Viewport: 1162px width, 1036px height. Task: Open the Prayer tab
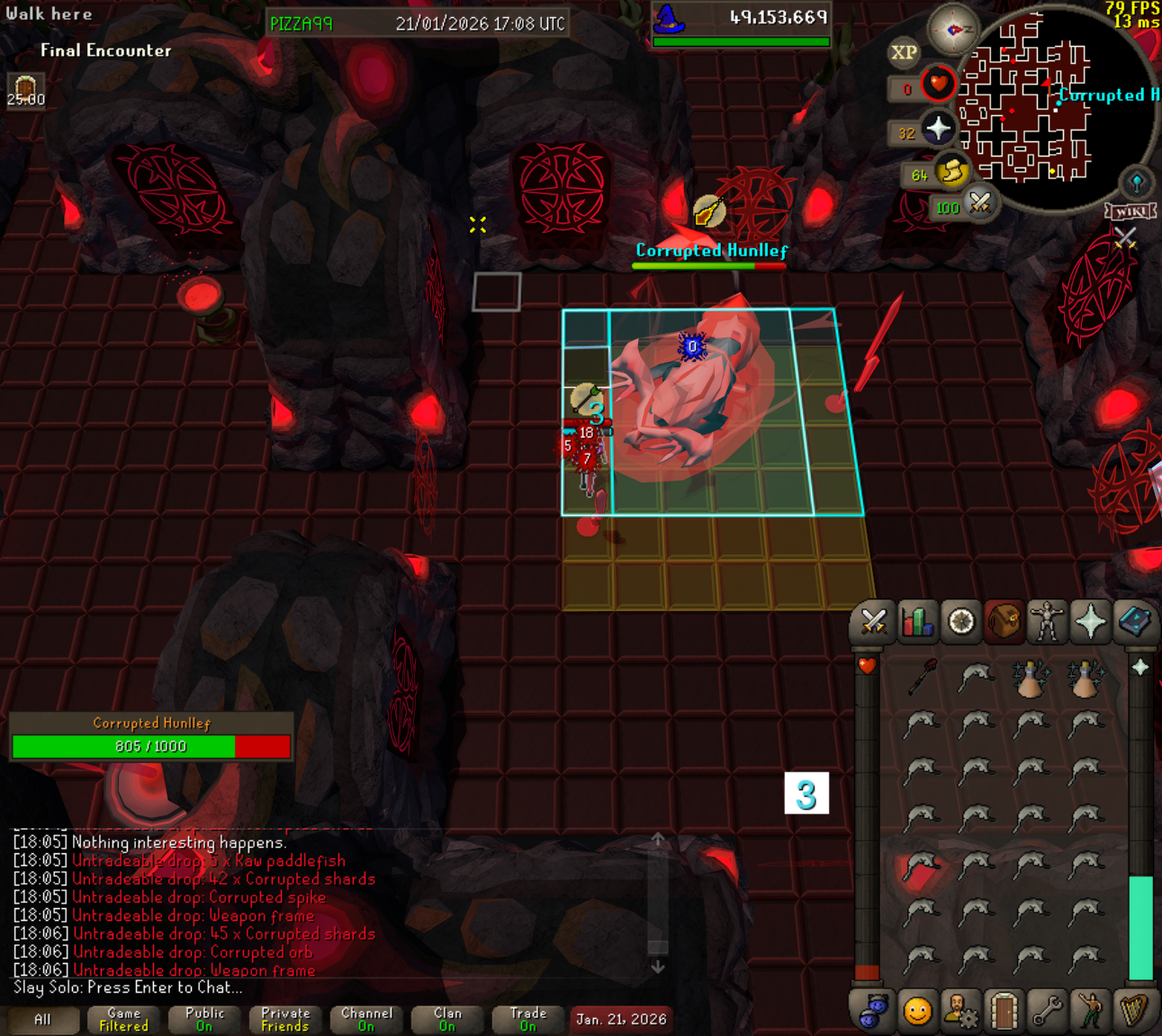pyautogui.click(x=1090, y=622)
